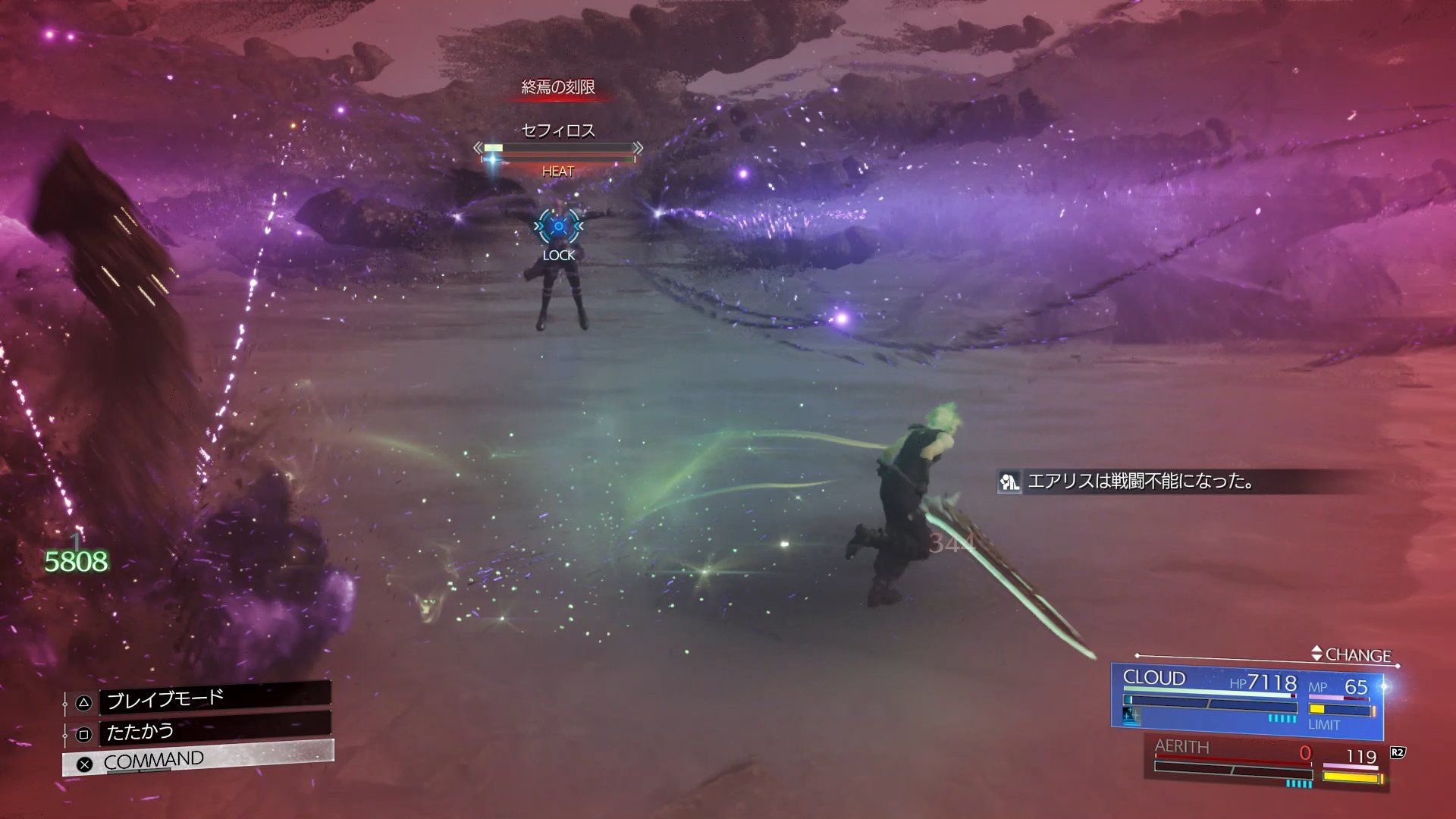This screenshot has width=1456, height=819.
Task: Target the LOCK reticle on Sephiroth
Action: pos(559,226)
